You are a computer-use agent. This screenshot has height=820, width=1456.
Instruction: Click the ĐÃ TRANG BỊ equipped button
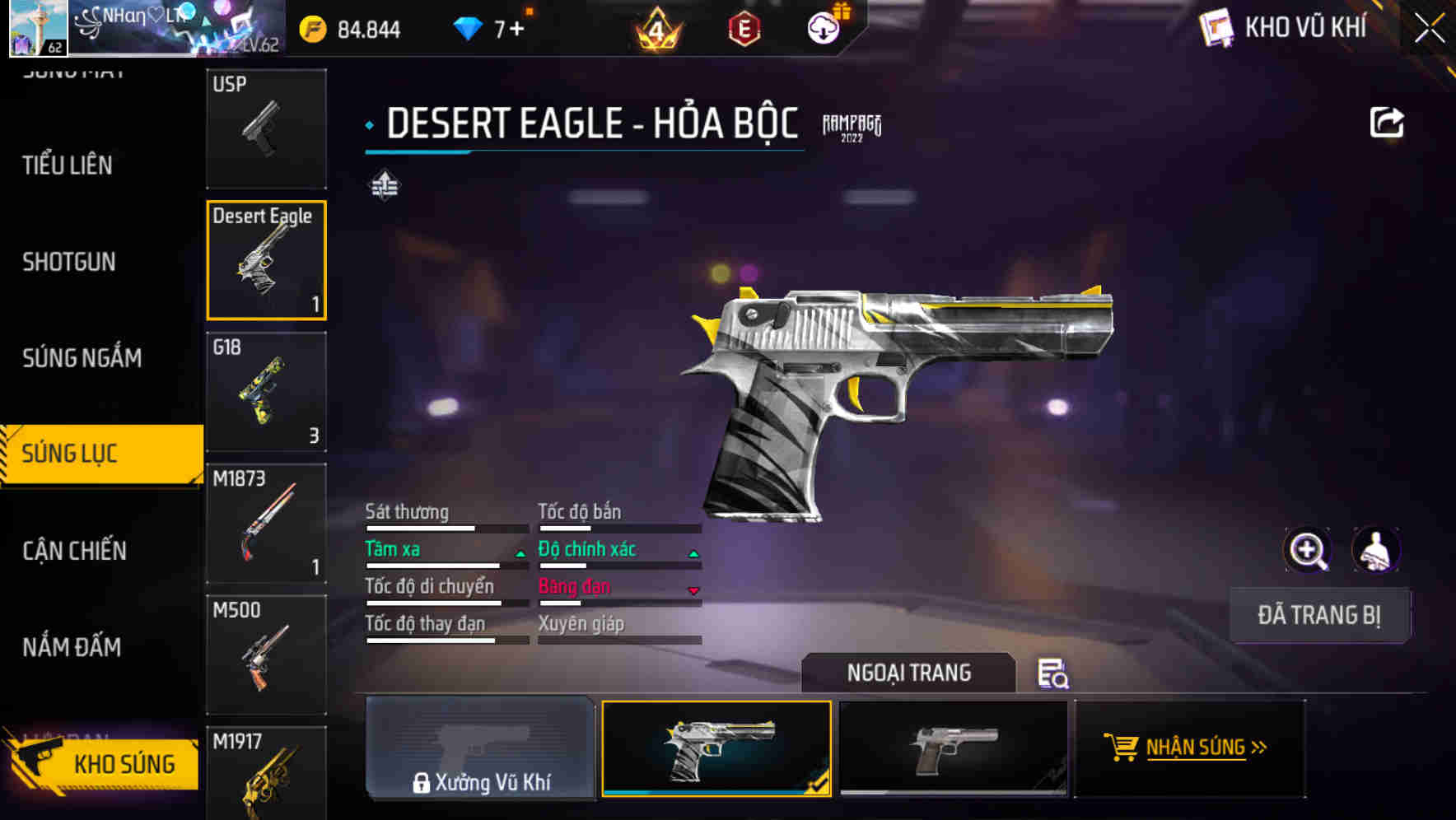(1318, 616)
